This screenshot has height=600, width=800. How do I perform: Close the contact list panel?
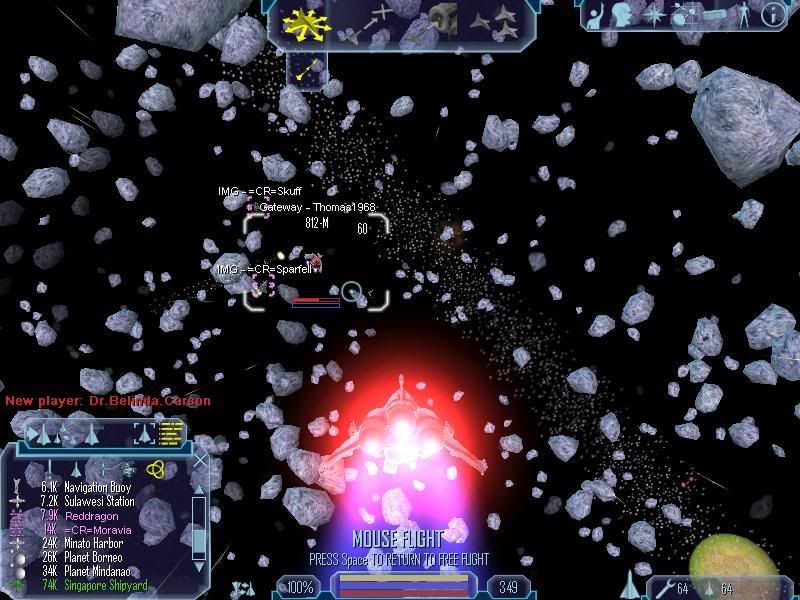pos(198,462)
